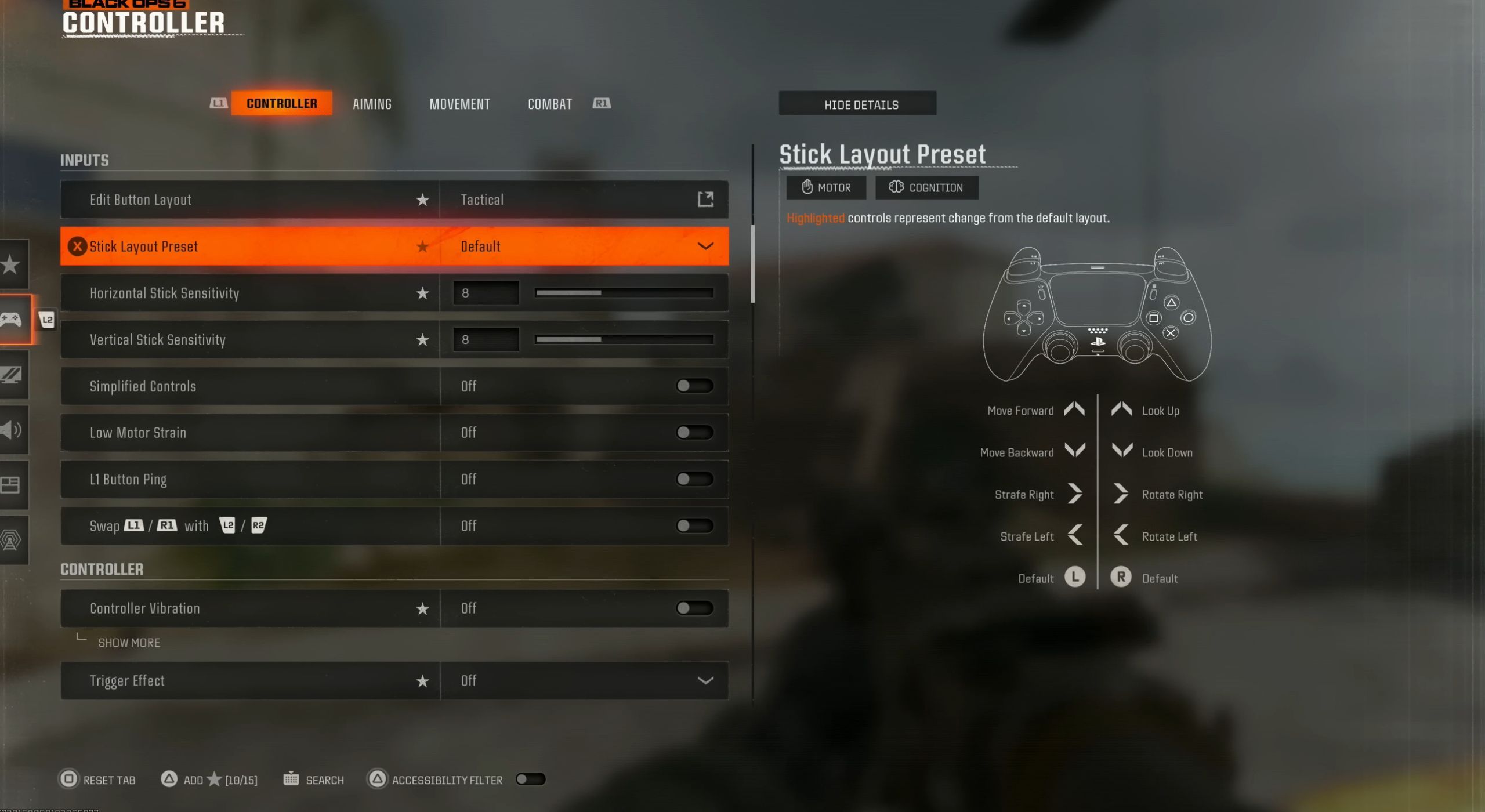Viewport: 1485px width, 812px height.
Task: Turn on L1 Button Ping
Action: [x=694, y=479]
